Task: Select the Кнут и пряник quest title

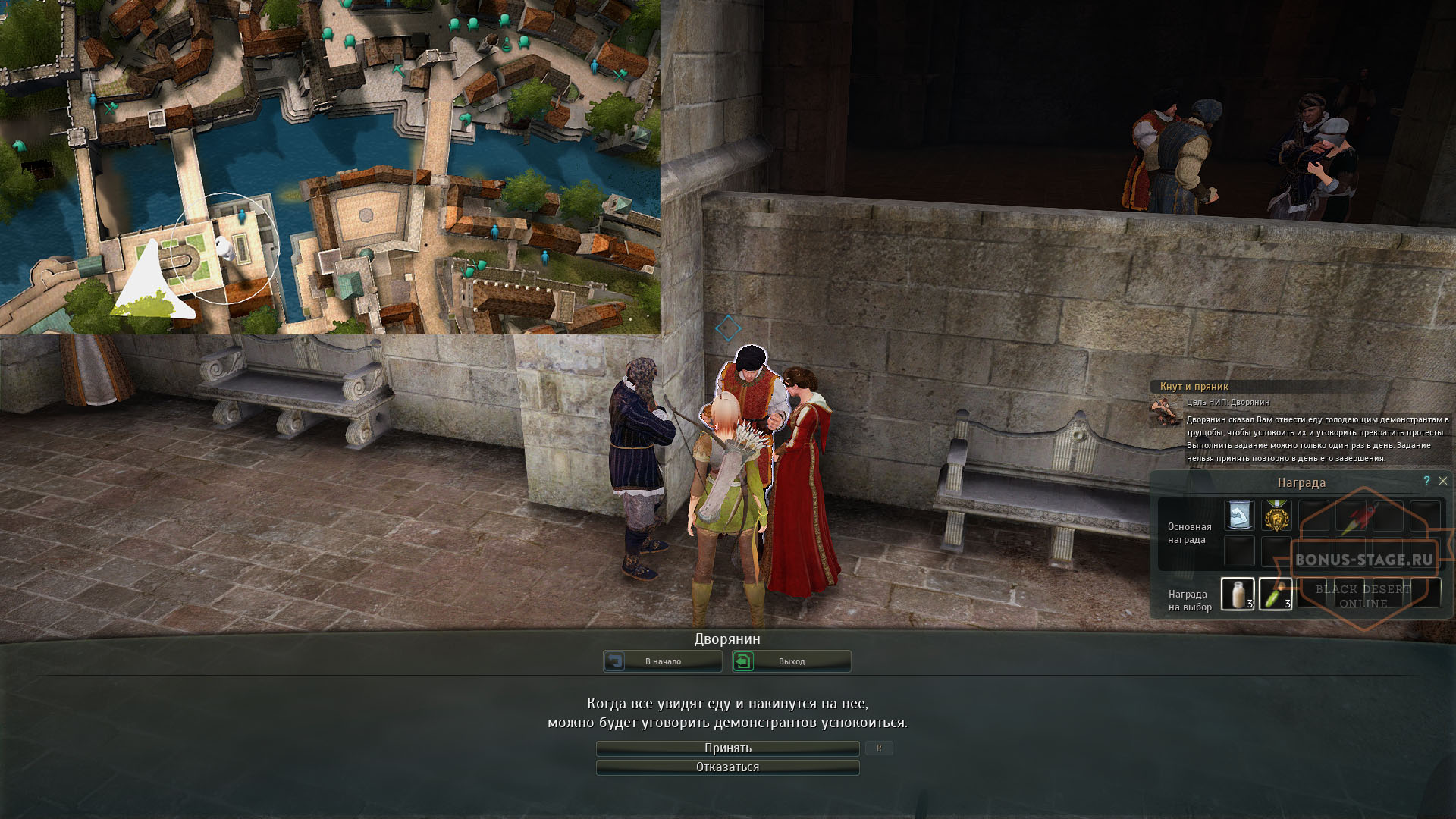Action: pyautogui.click(x=1194, y=387)
